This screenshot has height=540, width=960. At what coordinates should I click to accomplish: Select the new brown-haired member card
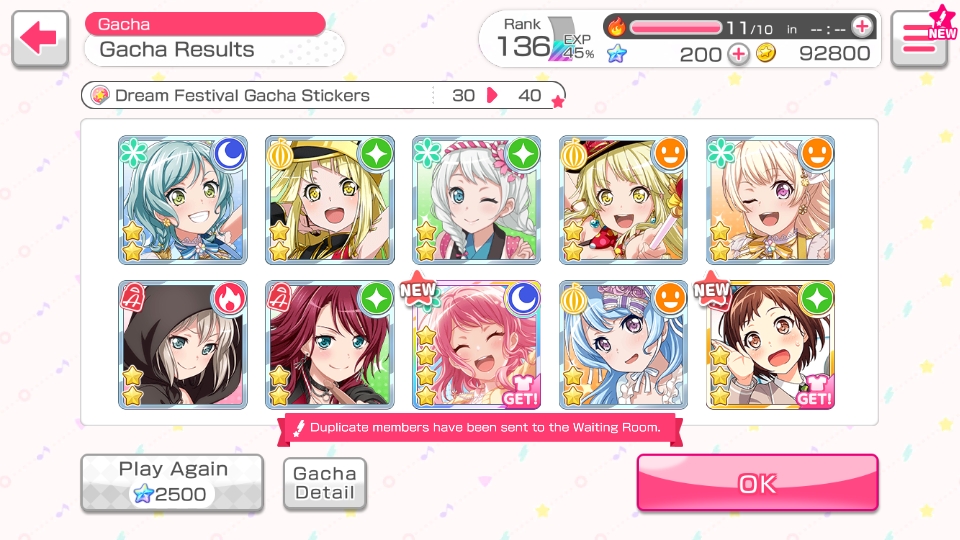click(771, 345)
